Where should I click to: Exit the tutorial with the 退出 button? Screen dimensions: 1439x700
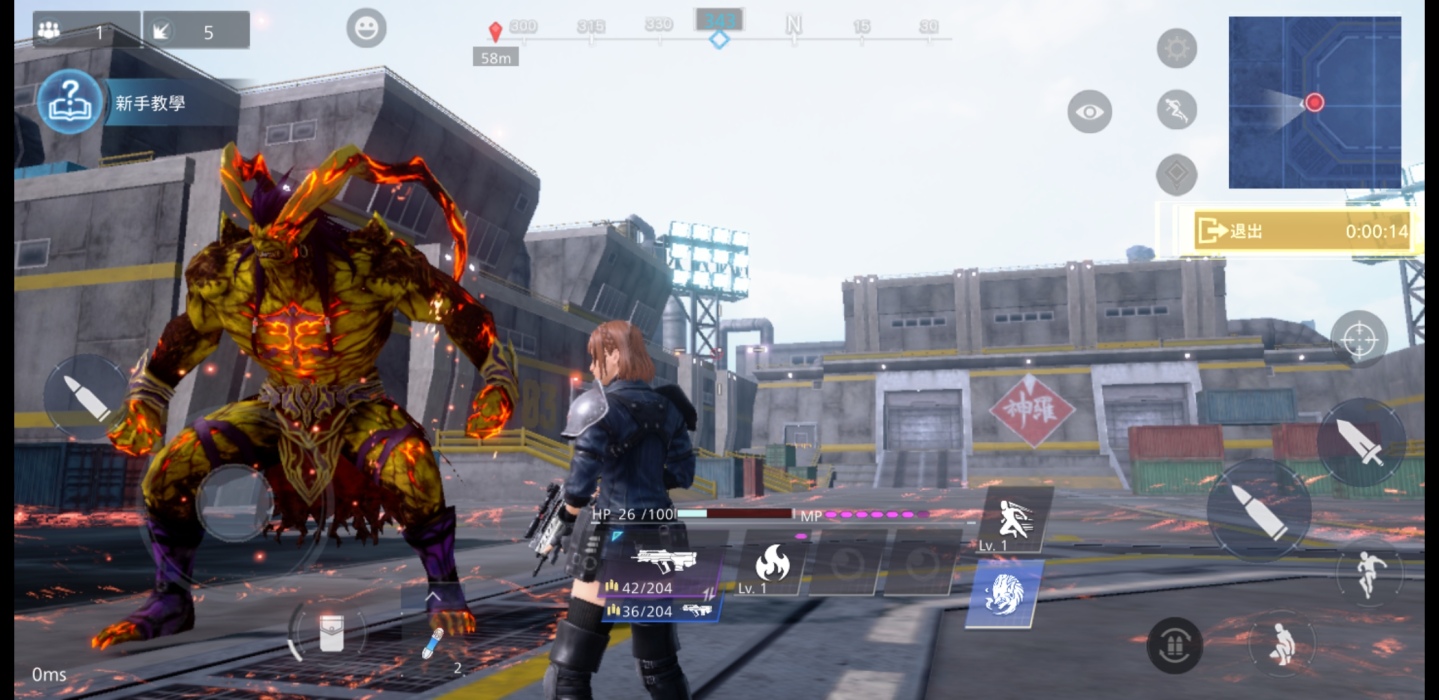[1300, 232]
